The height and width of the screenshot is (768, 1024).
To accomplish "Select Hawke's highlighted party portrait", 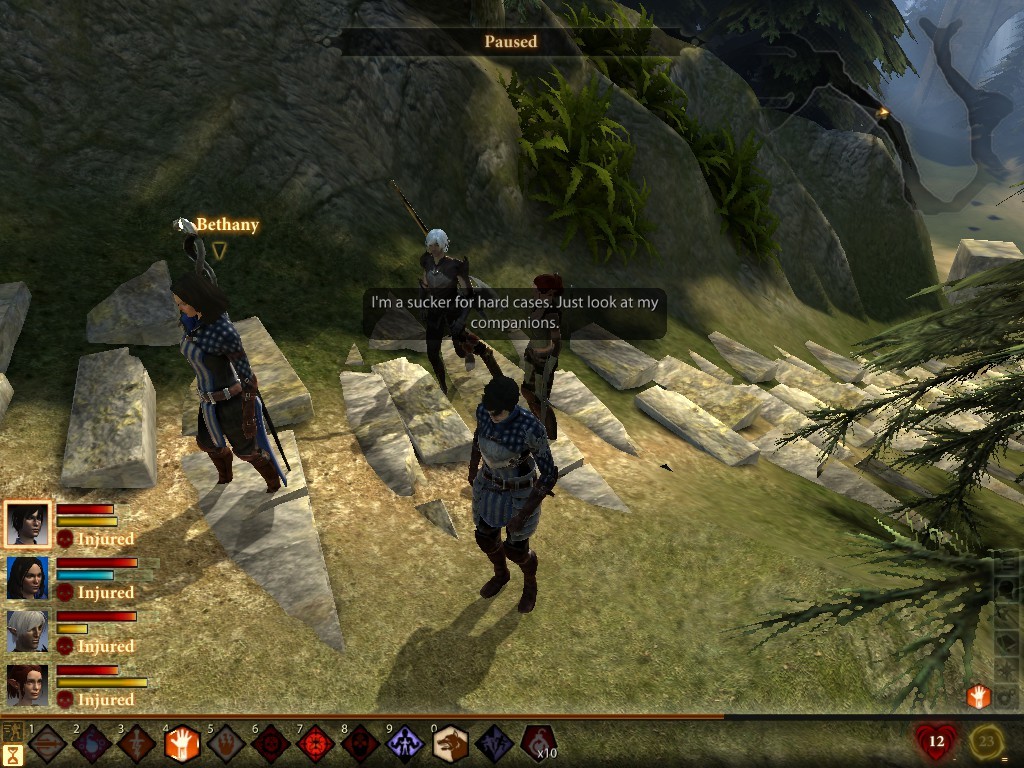I will pyautogui.click(x=27, y=524).
